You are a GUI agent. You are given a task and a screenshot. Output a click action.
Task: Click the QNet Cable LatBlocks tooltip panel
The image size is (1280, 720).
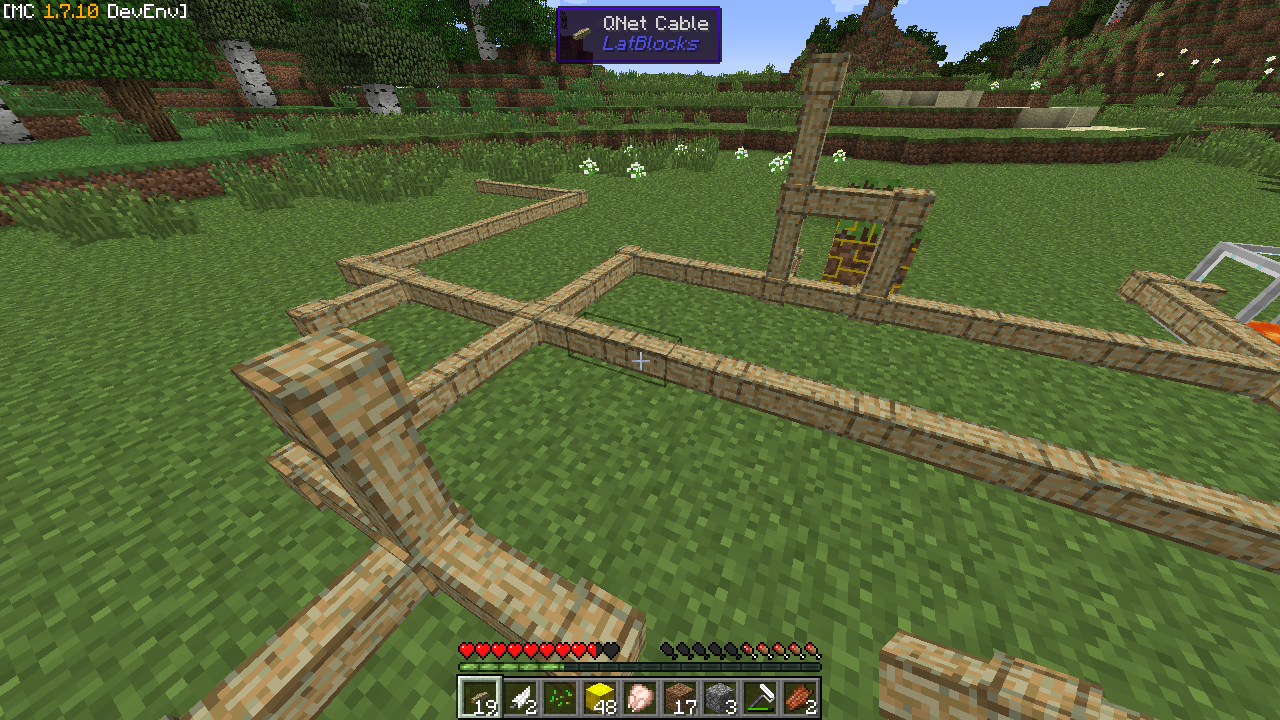click(639, 35)
